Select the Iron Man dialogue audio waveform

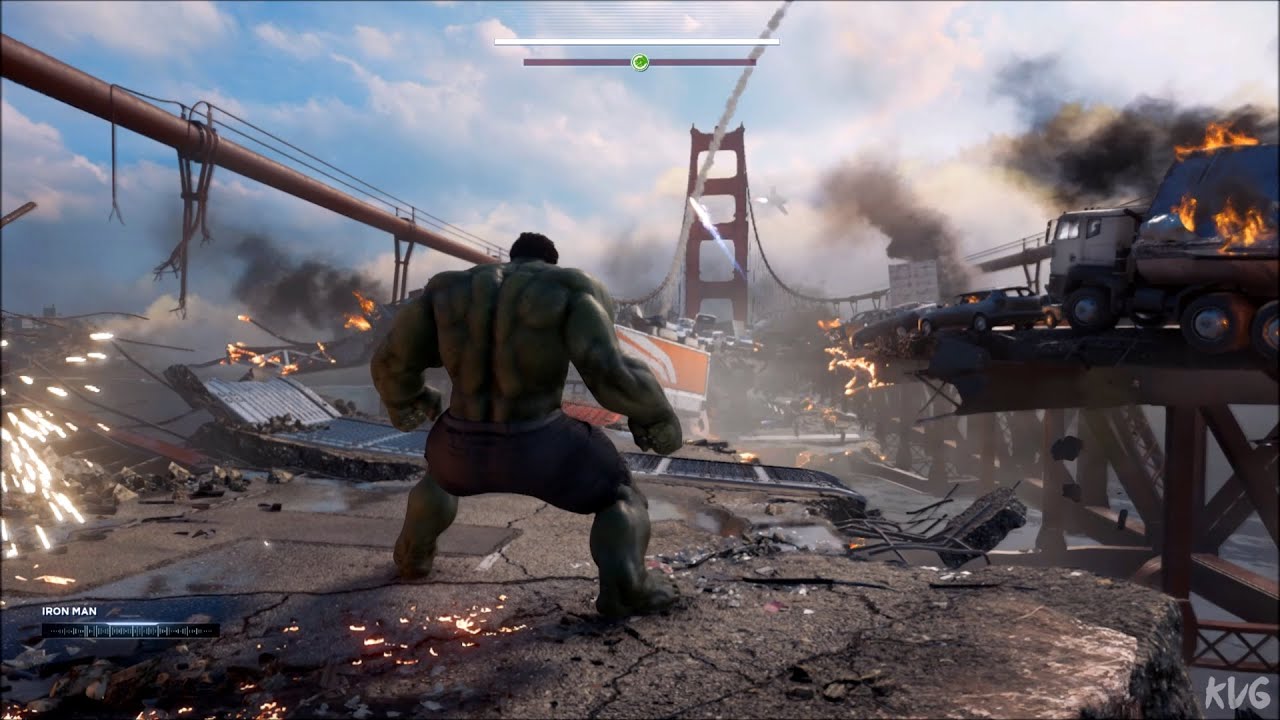click(x=128, y=630)
